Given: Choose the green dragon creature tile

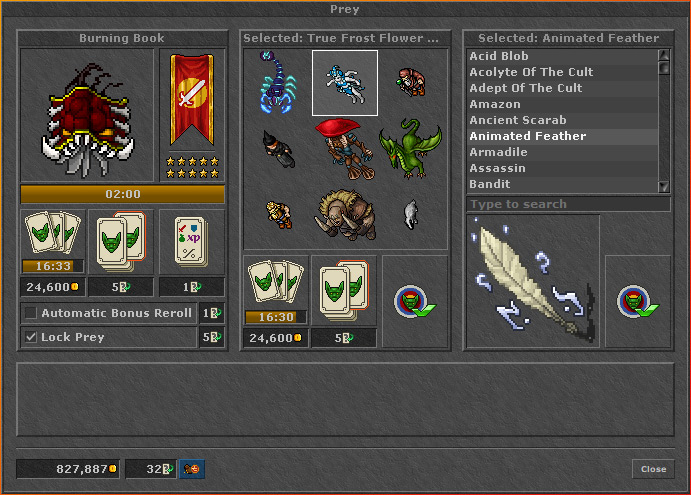Looking at the screenshot, I should click(411, 148).
